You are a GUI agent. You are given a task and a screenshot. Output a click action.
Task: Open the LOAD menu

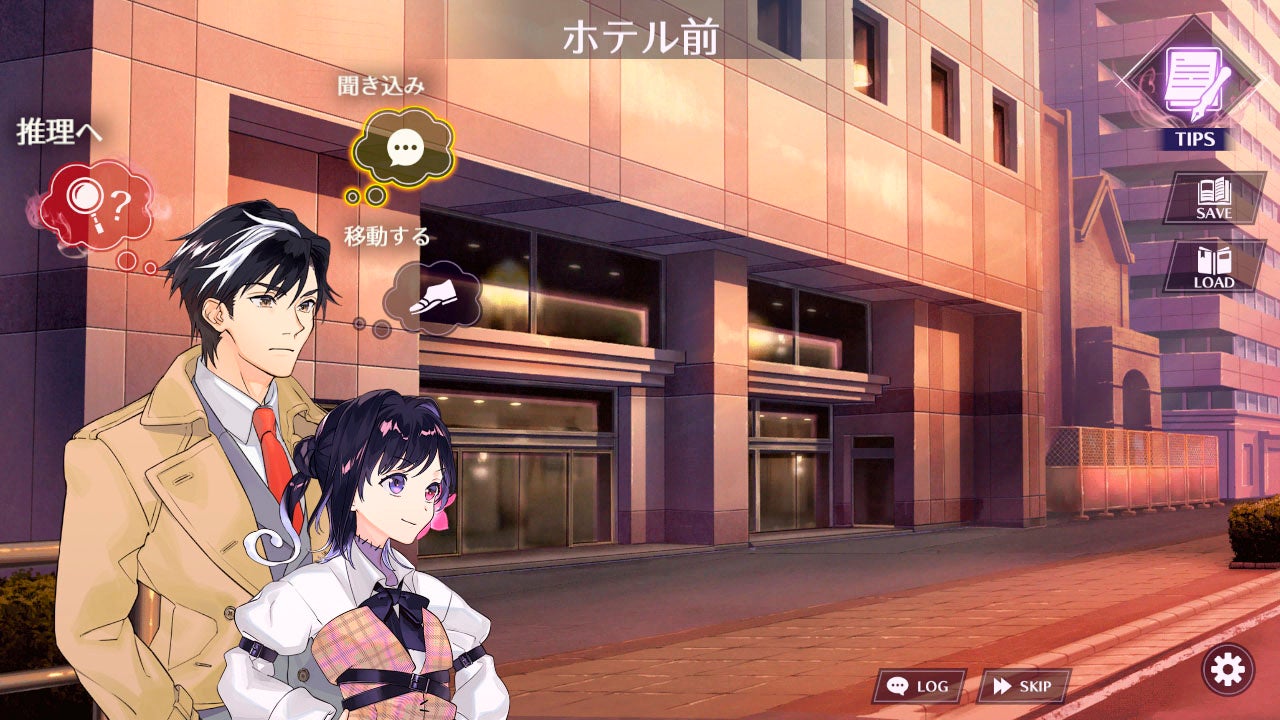1214,268
